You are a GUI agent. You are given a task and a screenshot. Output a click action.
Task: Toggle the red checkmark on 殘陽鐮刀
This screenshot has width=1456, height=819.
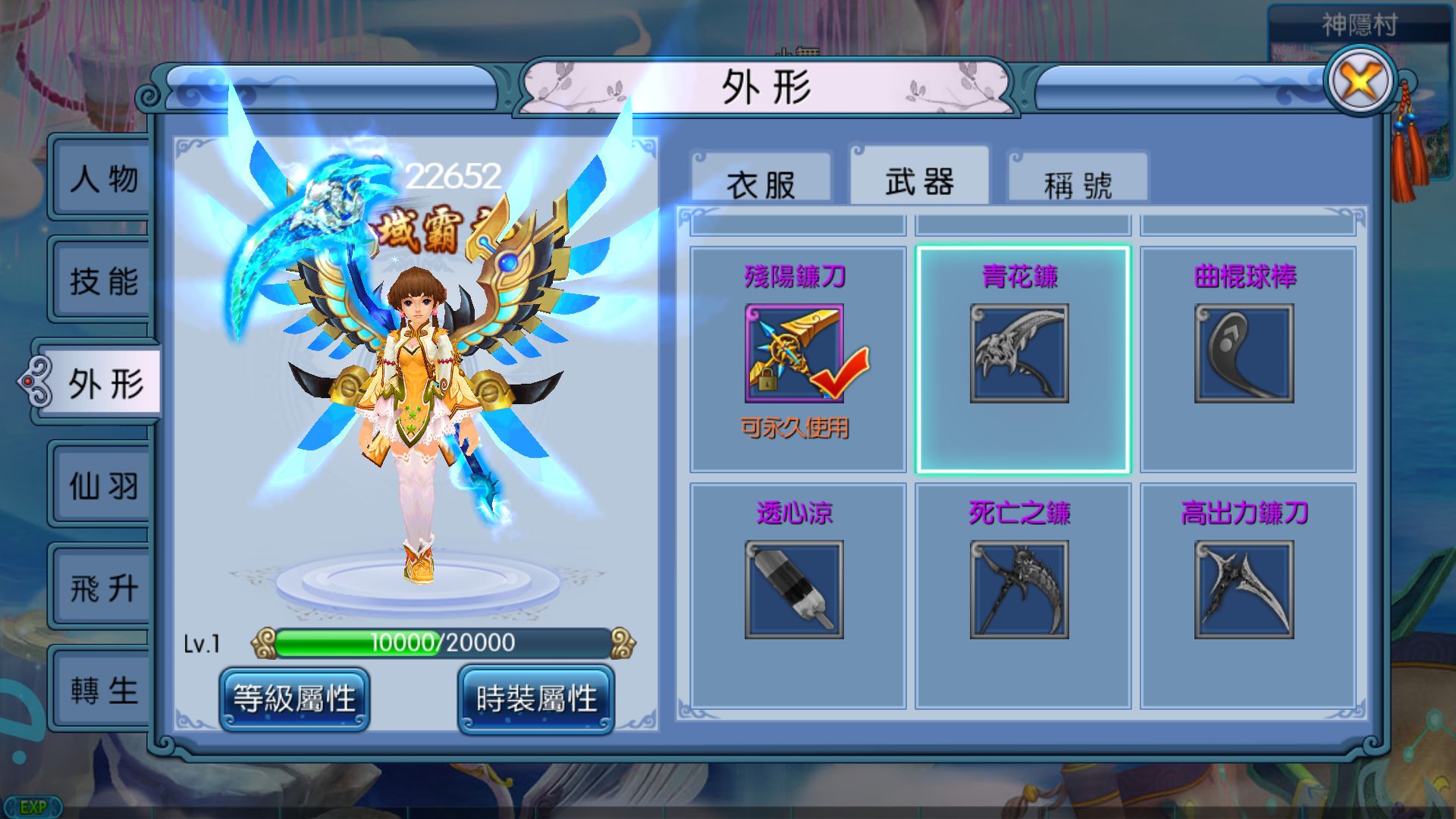tap(839, 372)
